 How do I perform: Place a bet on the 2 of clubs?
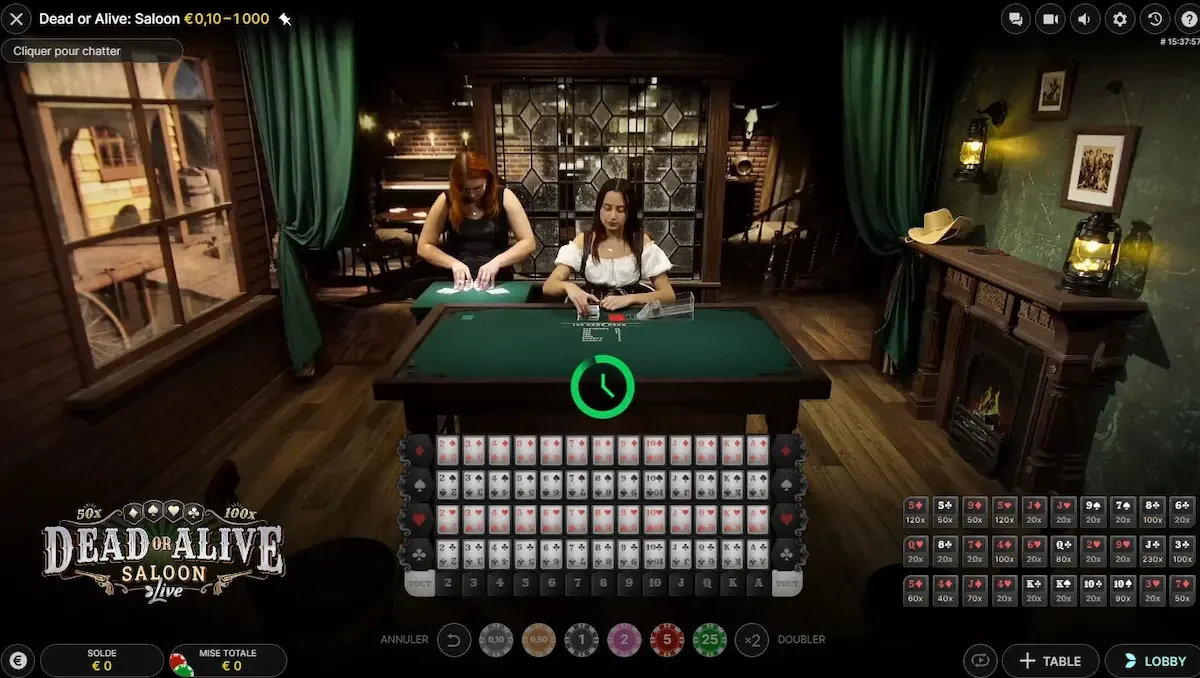447,554
